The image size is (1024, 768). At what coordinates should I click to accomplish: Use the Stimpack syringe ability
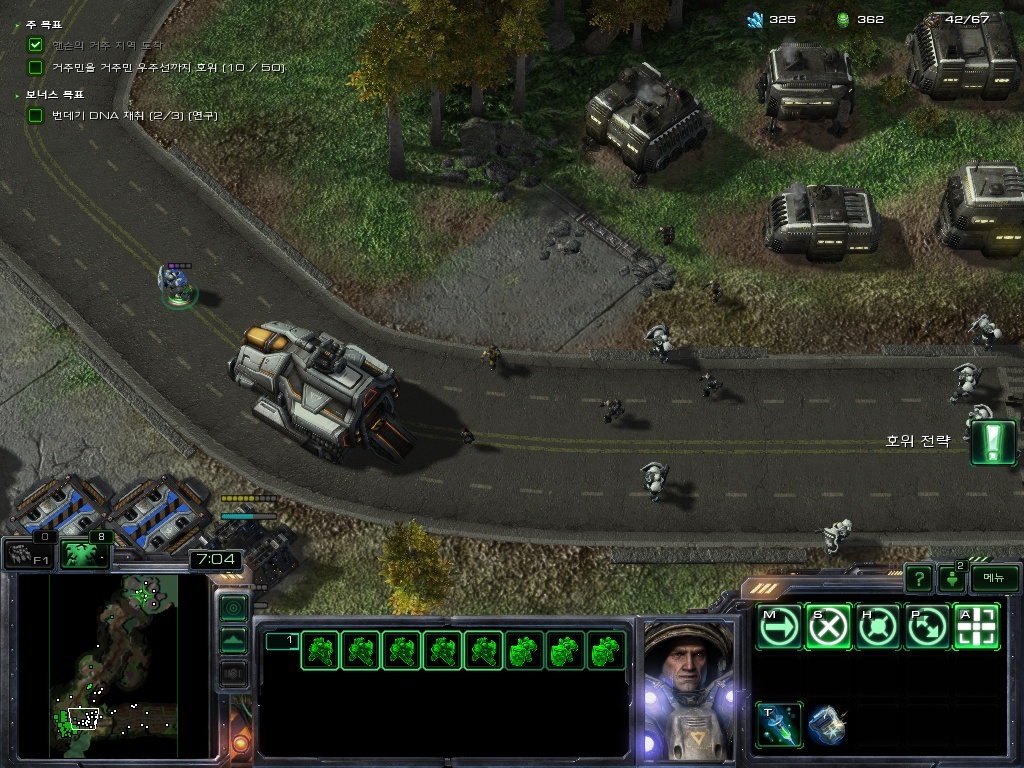[x=778, y=724]
